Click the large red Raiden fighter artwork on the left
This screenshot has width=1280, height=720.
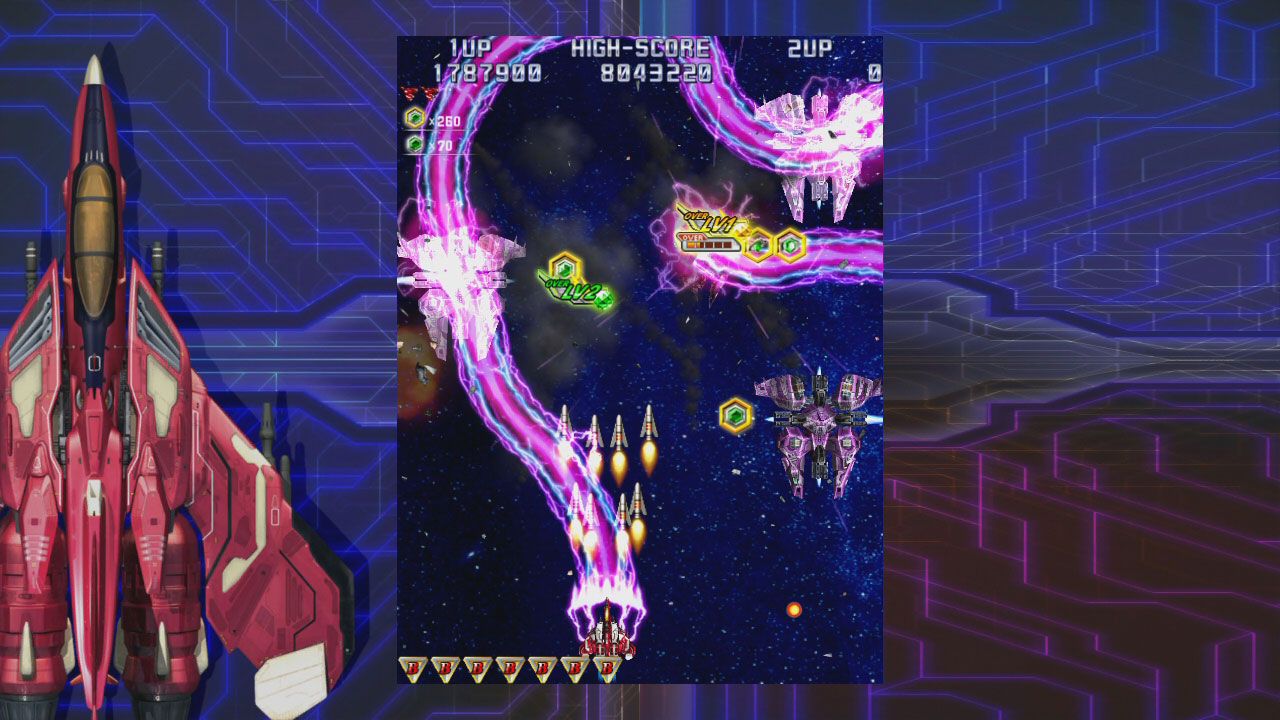pyautogui.click(x=100, y=400)
